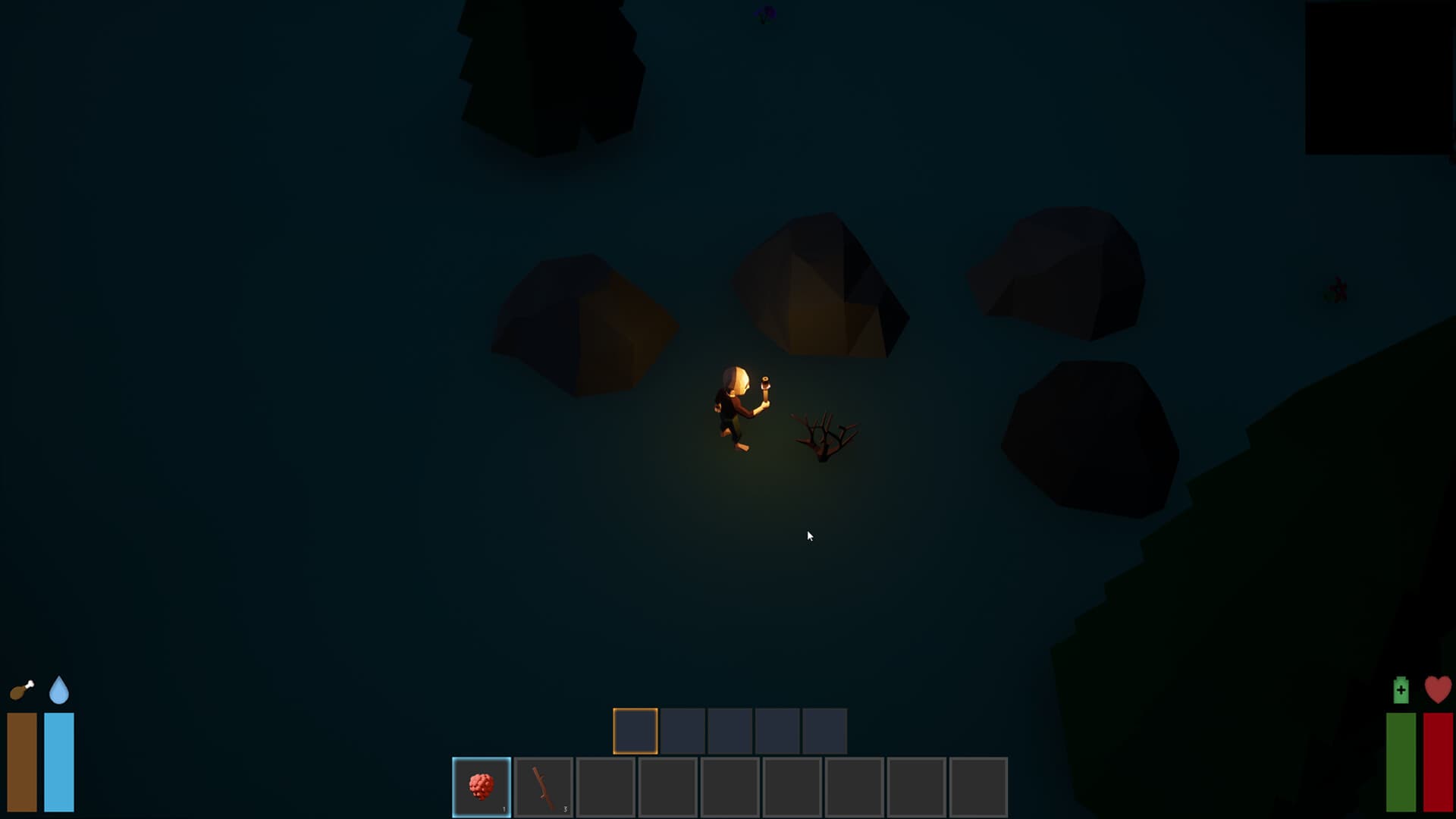Click the brown hunger bar
Viewport: 1456px width, 819px height.
coord(23,758)
